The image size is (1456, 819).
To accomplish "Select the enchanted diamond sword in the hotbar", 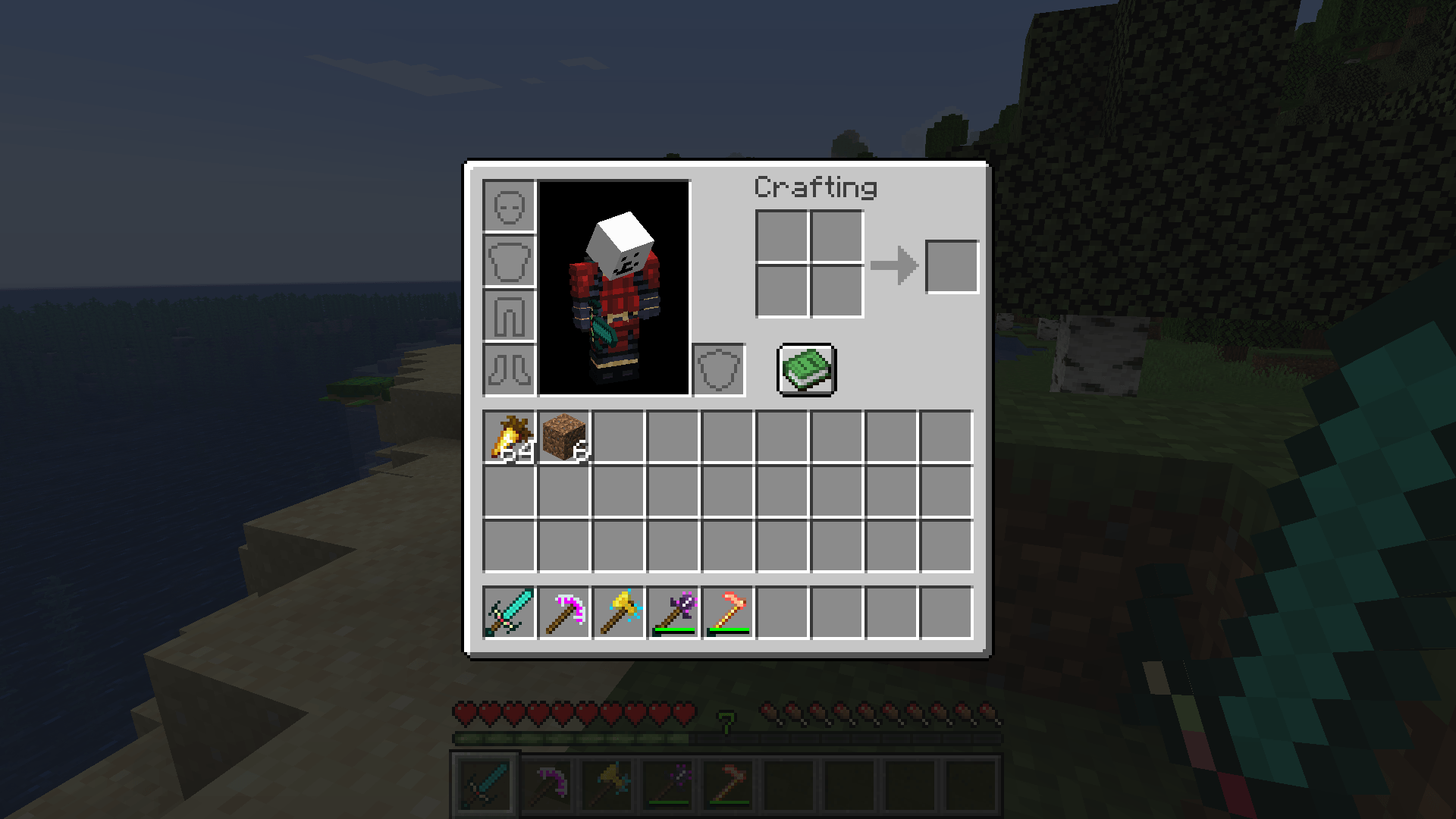I will pyautogui.click(x=508, y=614).
